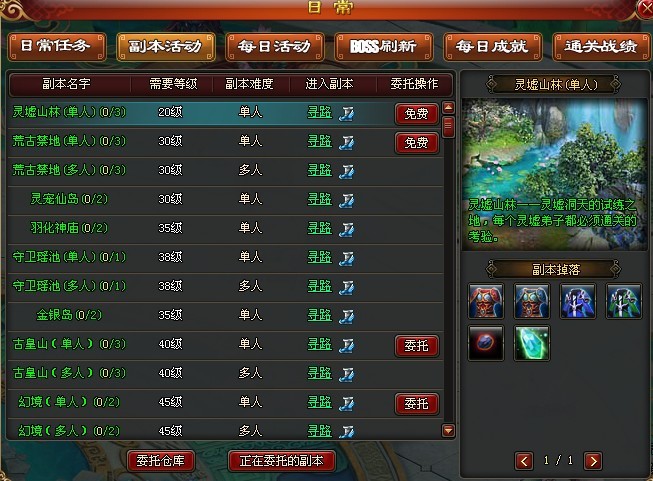Click 免费 for 荒古禁地(单人)
653x481 pixels.
[416, 143]
